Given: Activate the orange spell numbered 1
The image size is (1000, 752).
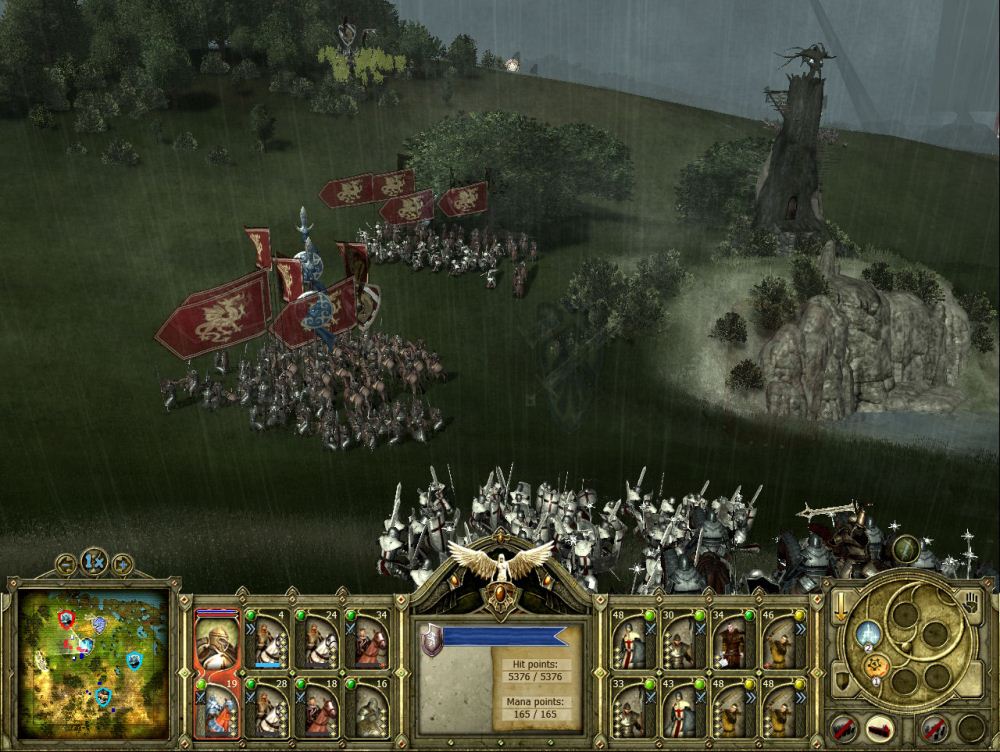Looking at the screenshot, I should pyautogui.click(x=875, y=668).
